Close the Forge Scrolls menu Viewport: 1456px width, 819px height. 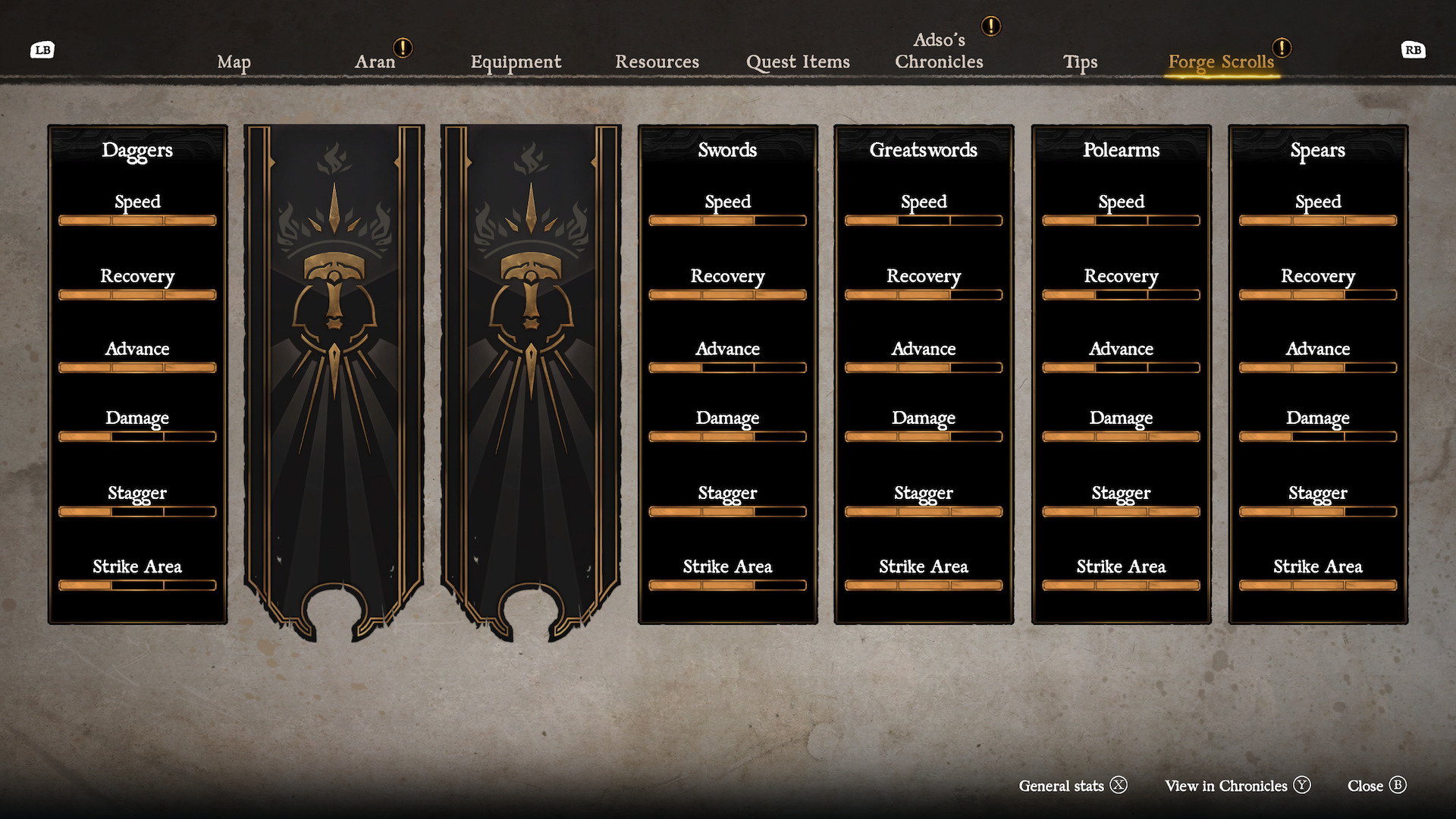click(1376, 786)
